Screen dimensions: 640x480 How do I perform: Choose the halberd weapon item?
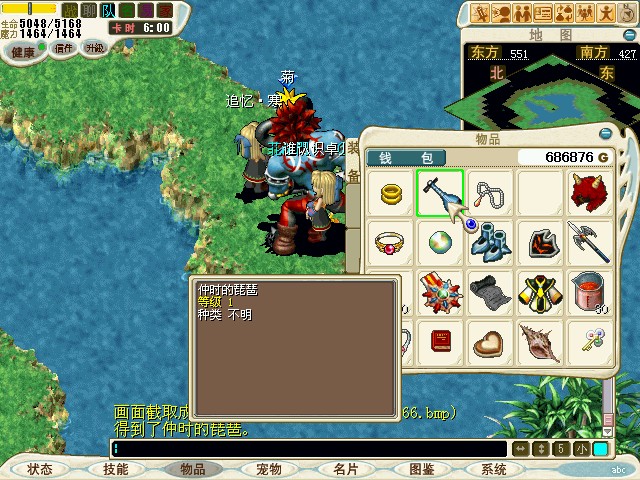click(x=591, y=243)
